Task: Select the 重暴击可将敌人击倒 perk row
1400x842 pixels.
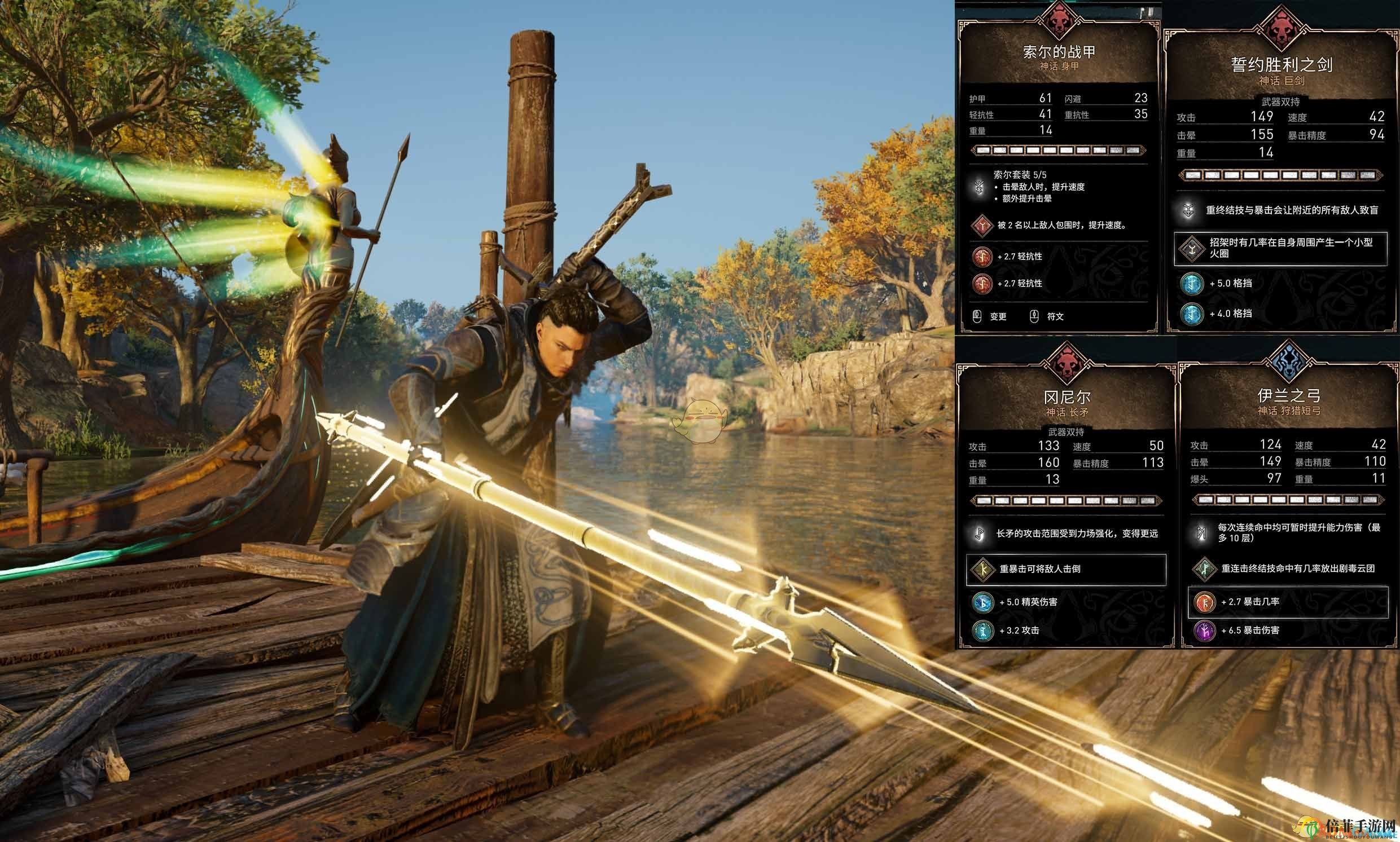Action: pos(1065,569)
